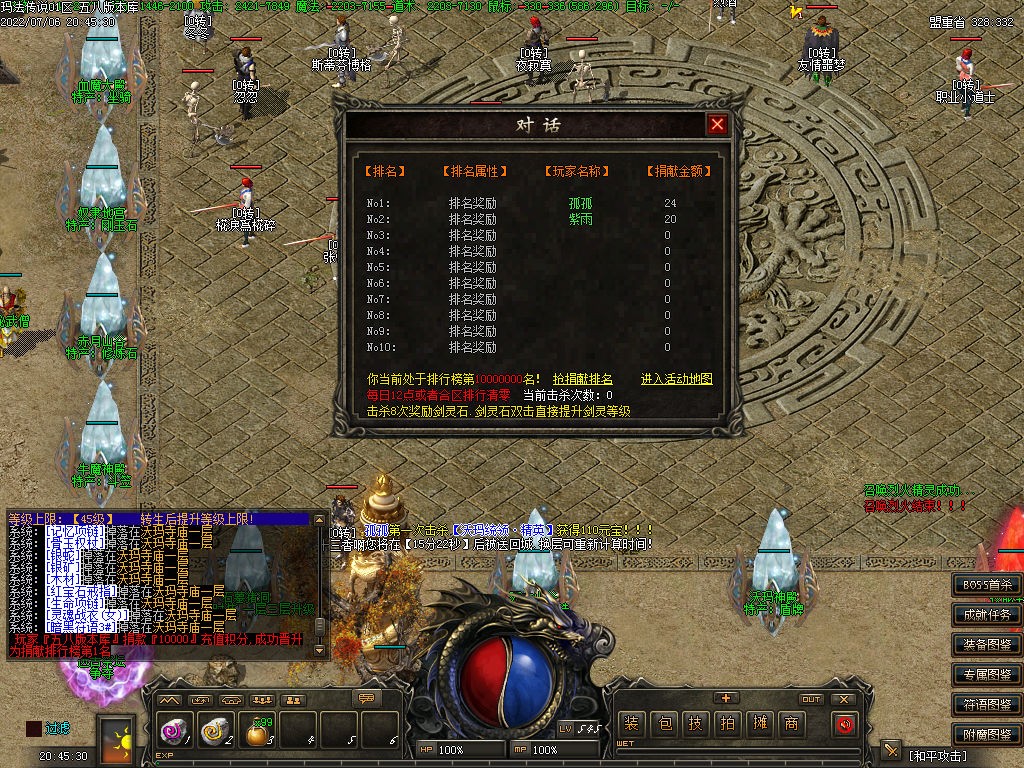Open the BOSS首杀 panel

click(987, 585)
